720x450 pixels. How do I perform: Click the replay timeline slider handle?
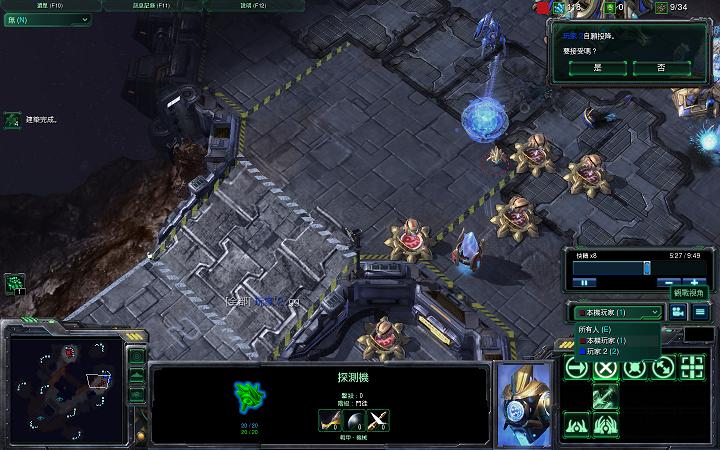tap(647, 267)
